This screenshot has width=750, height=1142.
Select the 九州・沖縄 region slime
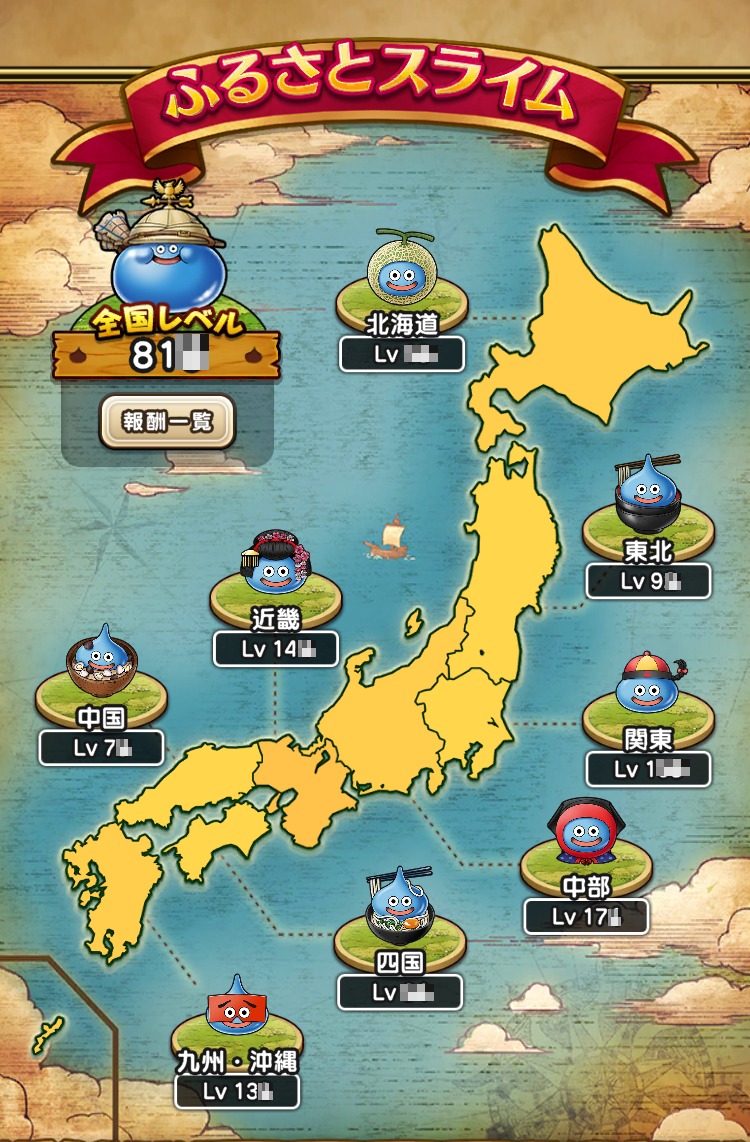236,1010
